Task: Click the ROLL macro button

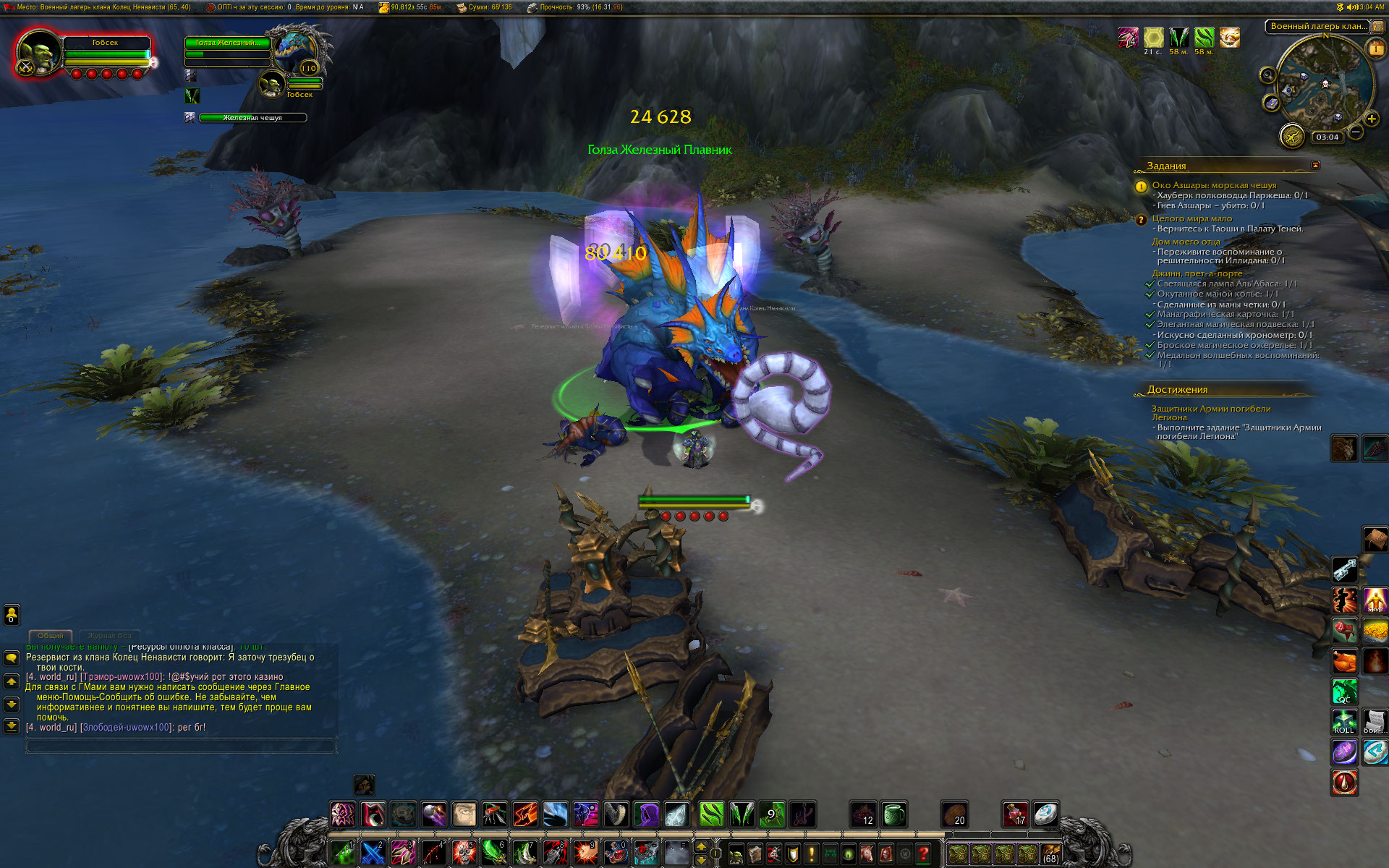Action: (x=1344, y=722)
